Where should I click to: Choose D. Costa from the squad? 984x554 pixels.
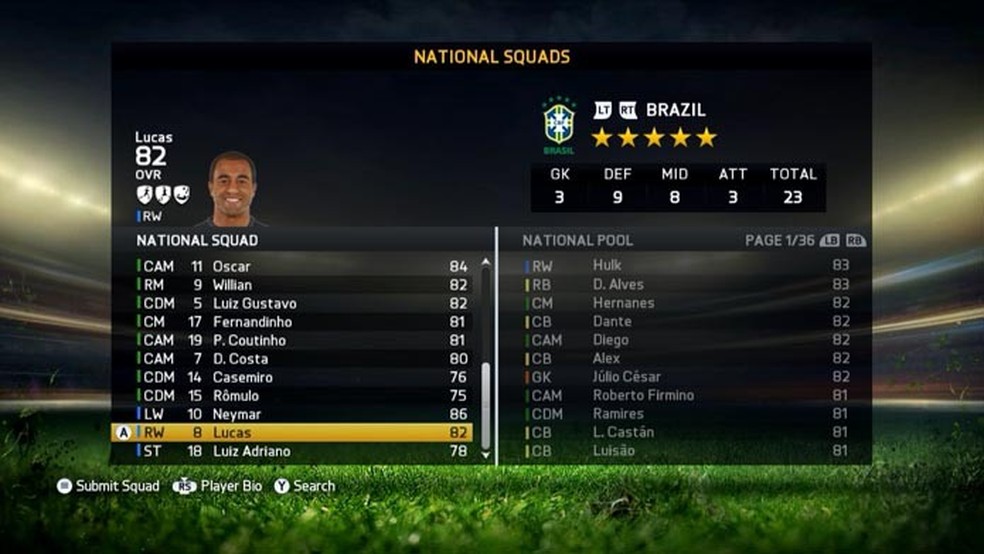(300, 359)
